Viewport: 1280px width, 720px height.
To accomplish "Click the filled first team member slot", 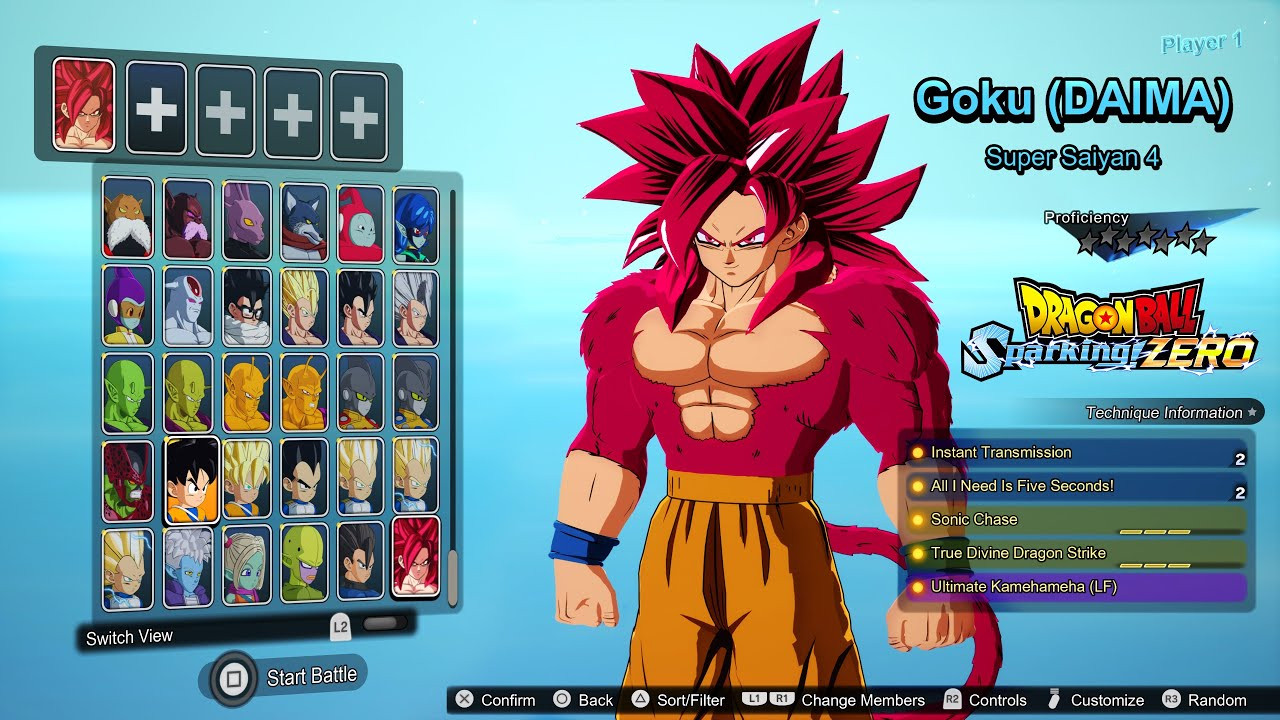I will click(84, 104).
